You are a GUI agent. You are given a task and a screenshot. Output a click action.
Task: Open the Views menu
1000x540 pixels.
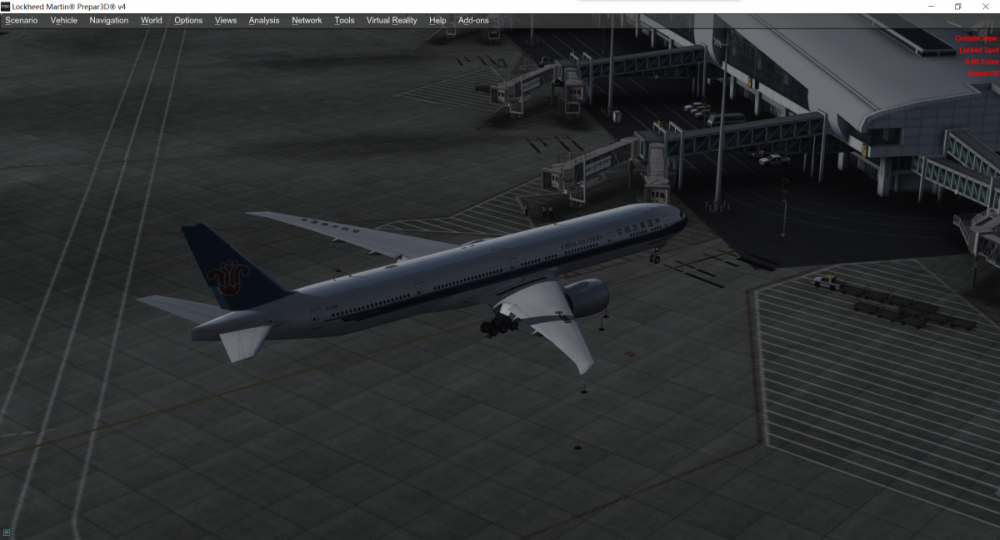tap(226, 20)
